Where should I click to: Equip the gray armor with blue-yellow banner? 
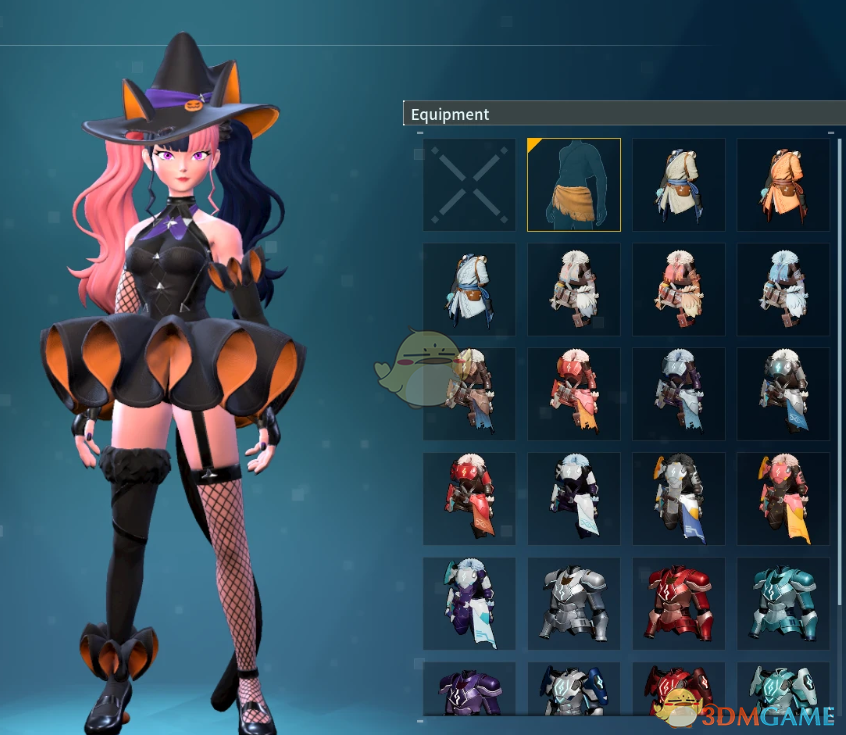click(679, 499)
